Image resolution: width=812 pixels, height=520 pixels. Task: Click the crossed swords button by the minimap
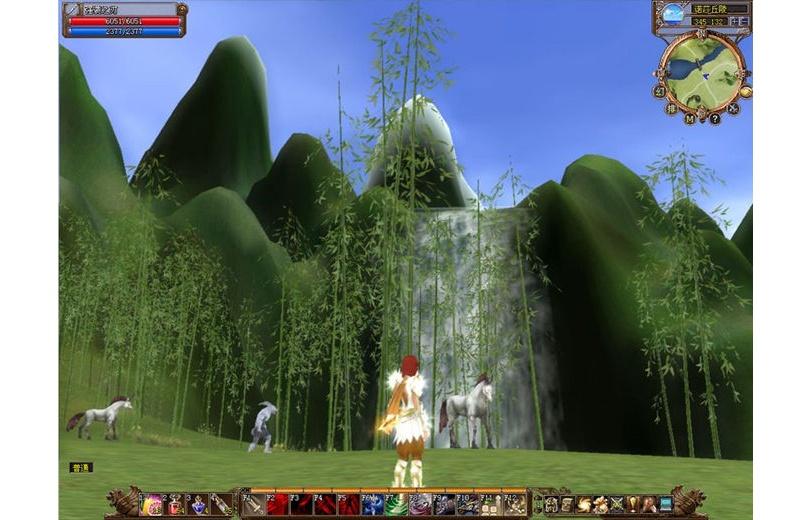coord(734,108)
